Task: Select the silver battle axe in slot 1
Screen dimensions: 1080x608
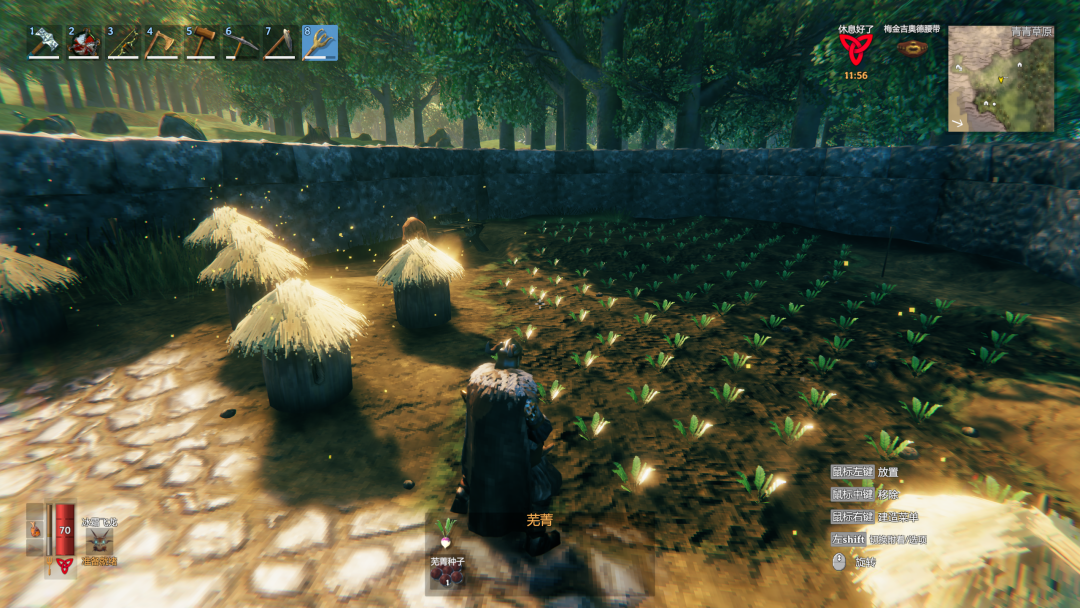Action: [x=44, y=43]
